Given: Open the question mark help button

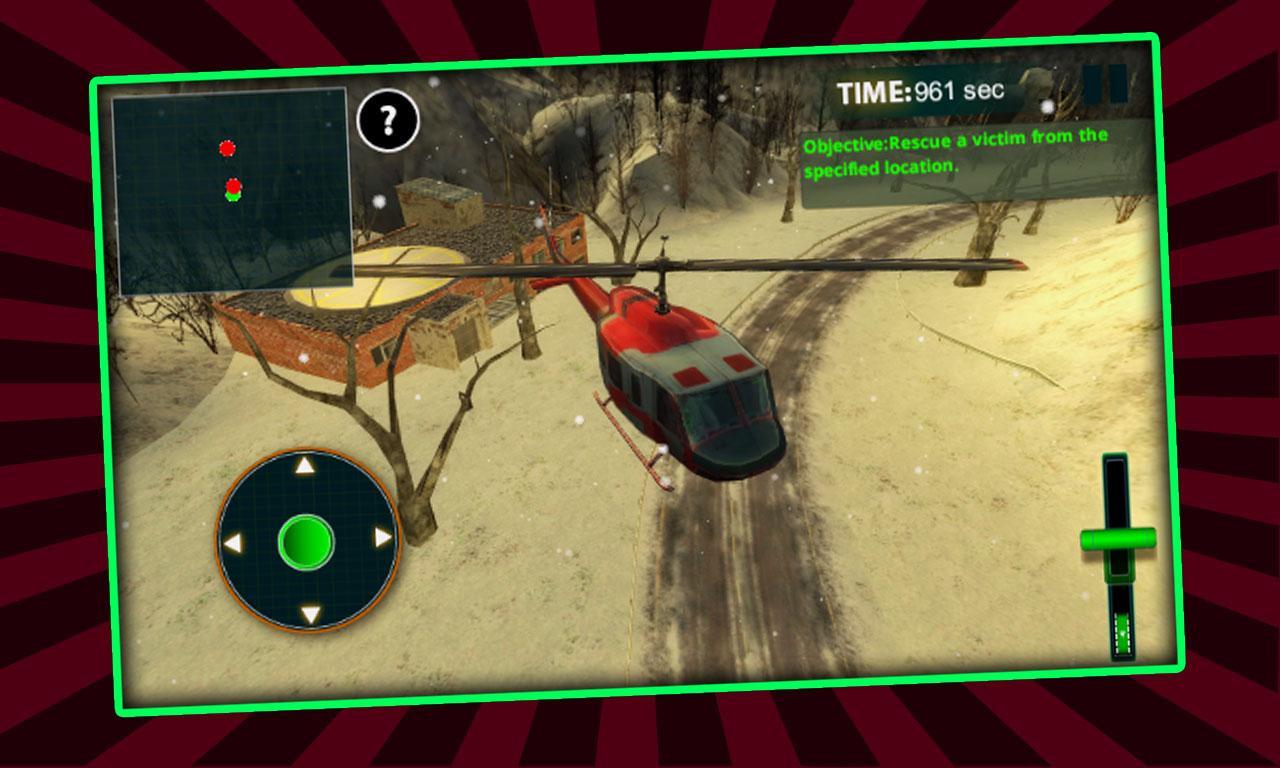Looking at the screenshot, I should 387,121.
